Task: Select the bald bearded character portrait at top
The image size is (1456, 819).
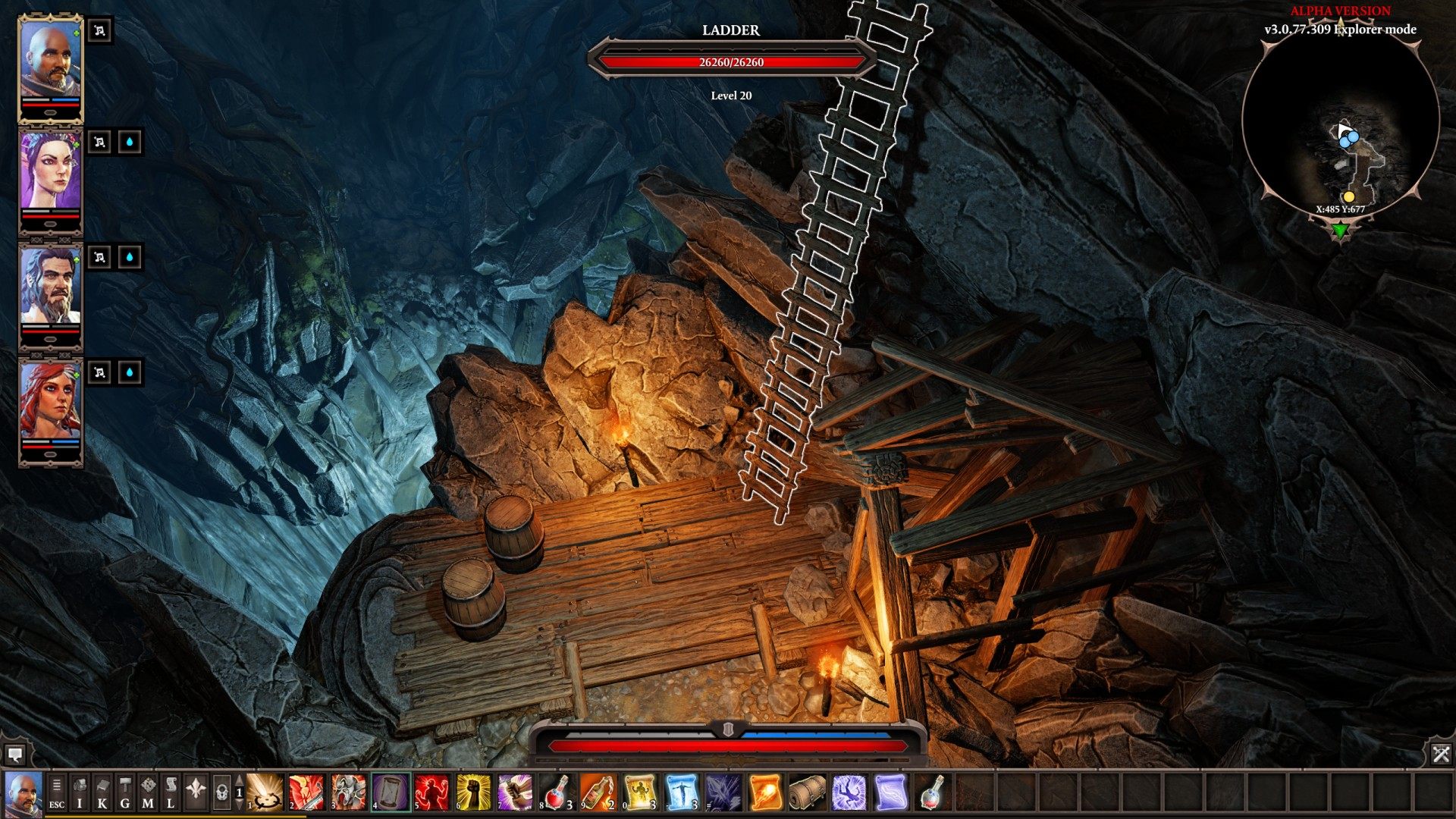Action: pos(50,67)
